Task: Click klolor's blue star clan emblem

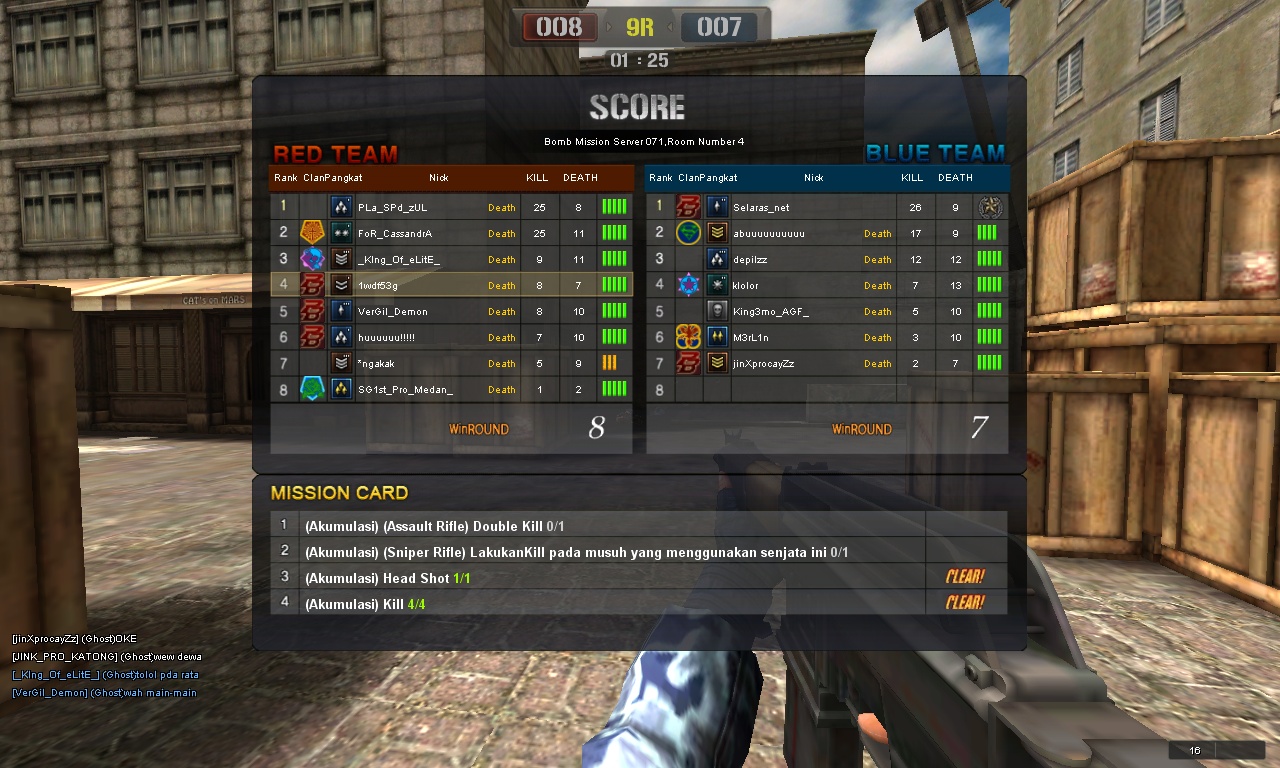Action: tap(688, 285)
